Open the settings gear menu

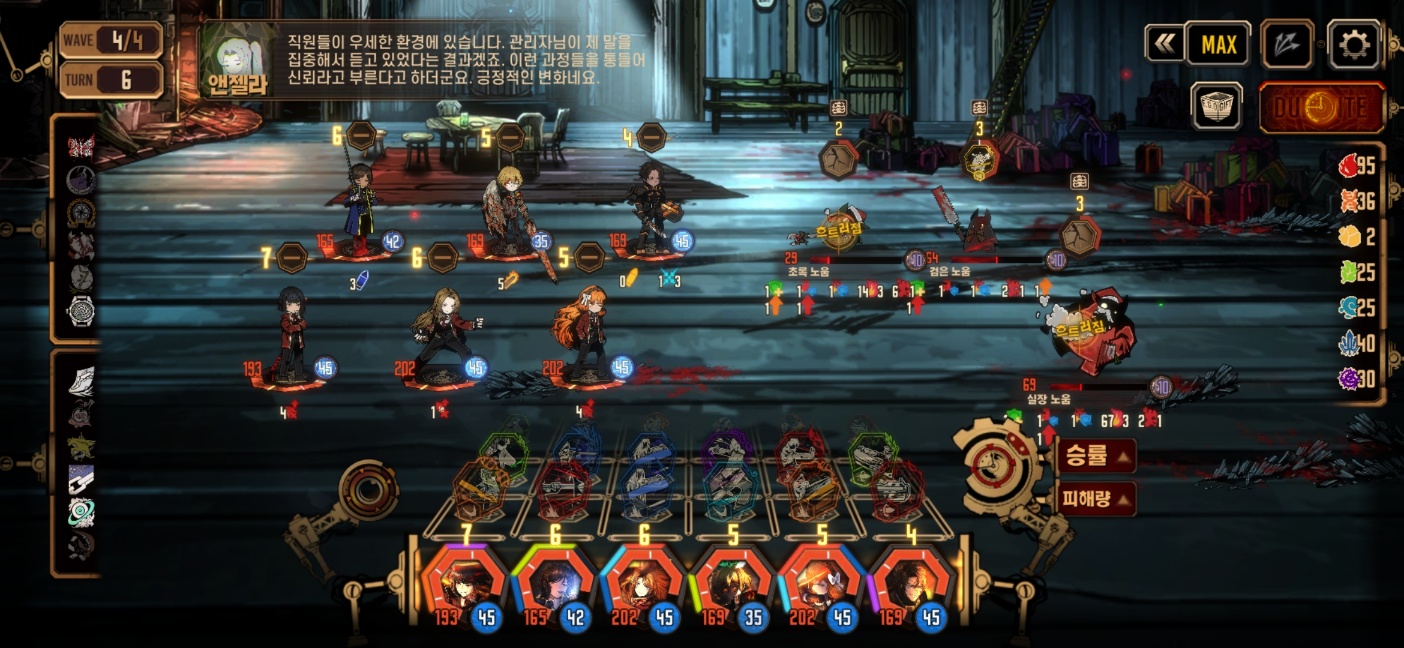(x=1354, y=44)
